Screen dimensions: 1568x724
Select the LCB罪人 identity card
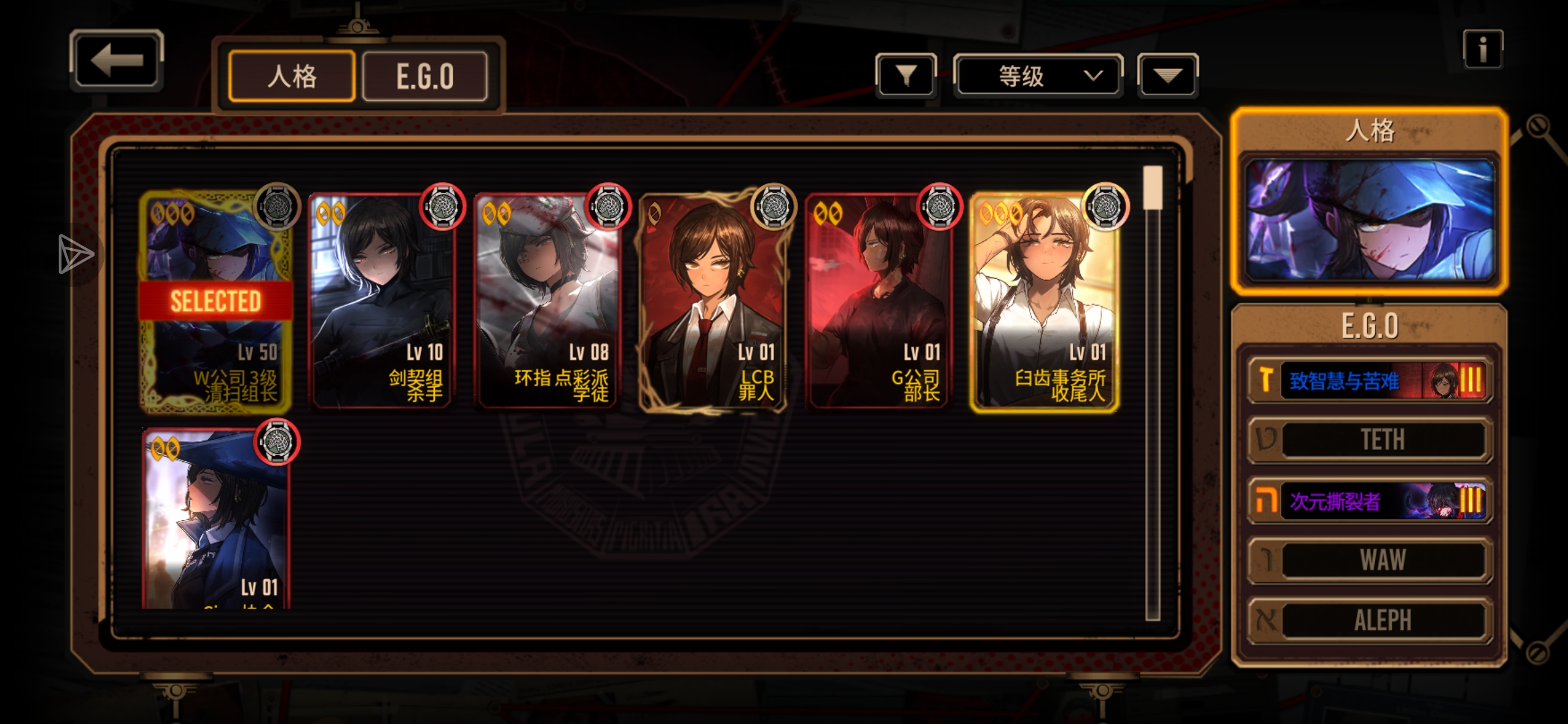coord(713,302)
